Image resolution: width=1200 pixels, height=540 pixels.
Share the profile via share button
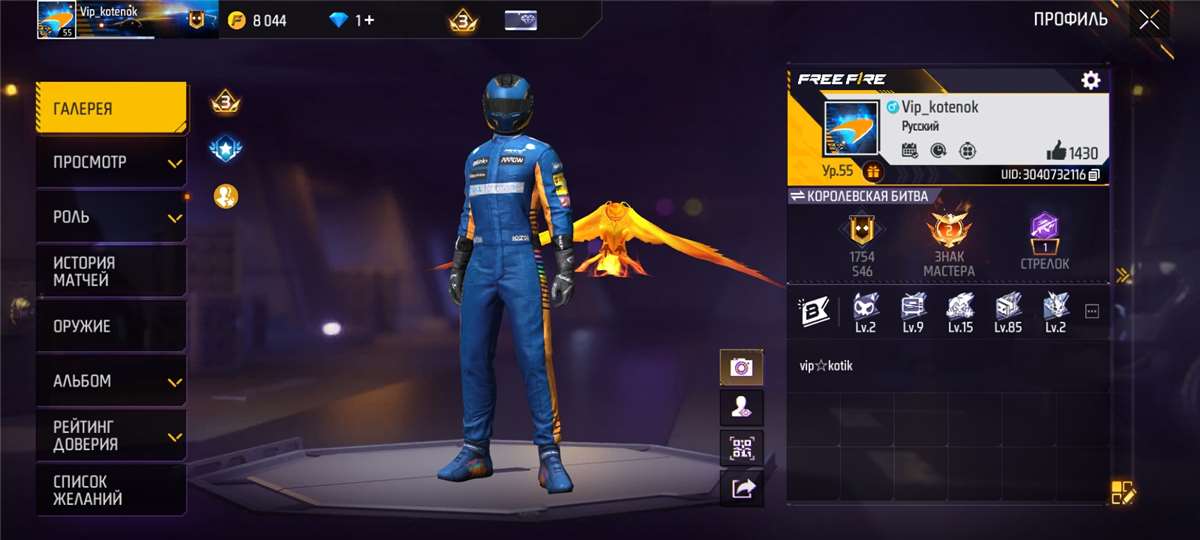(741, 488)
